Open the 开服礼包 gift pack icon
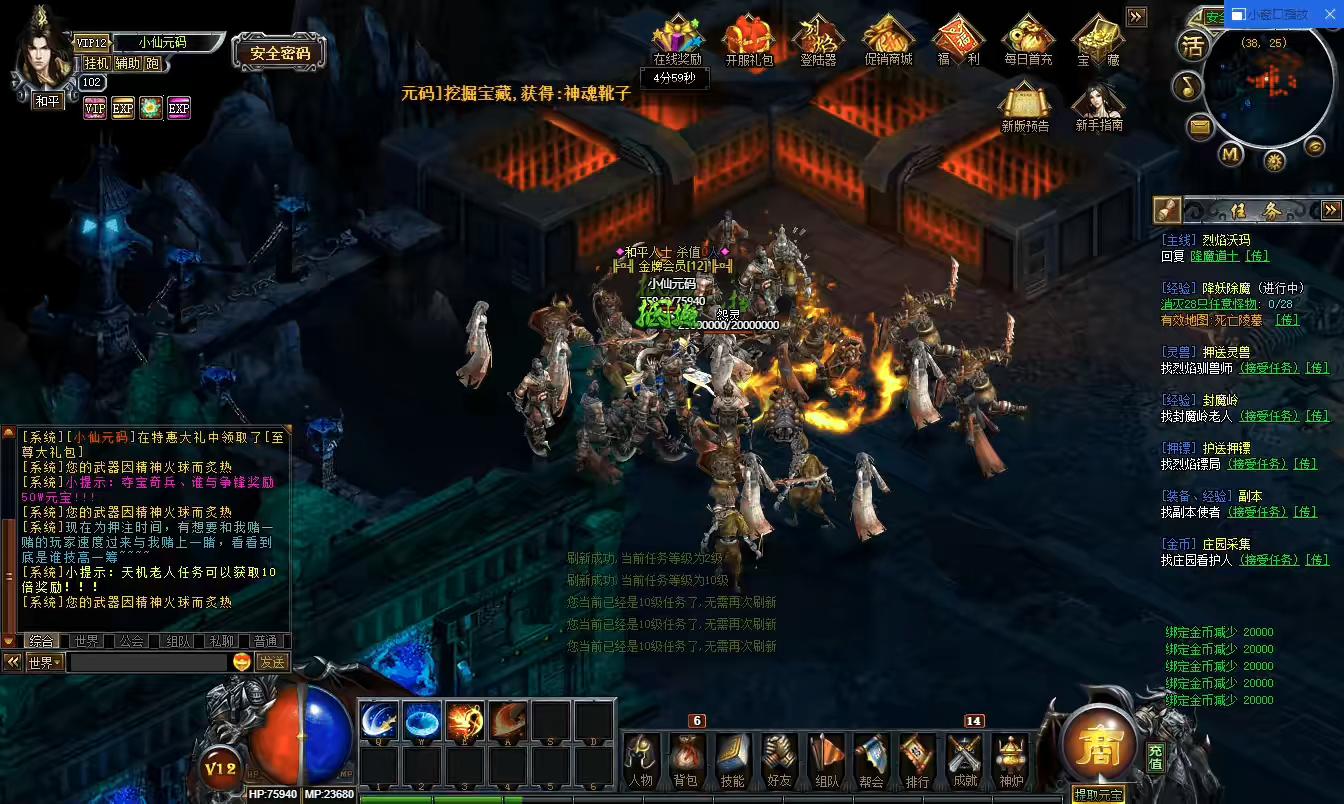Image resolution: width=1344 pixels, height=804 pixels. point(748,38)
